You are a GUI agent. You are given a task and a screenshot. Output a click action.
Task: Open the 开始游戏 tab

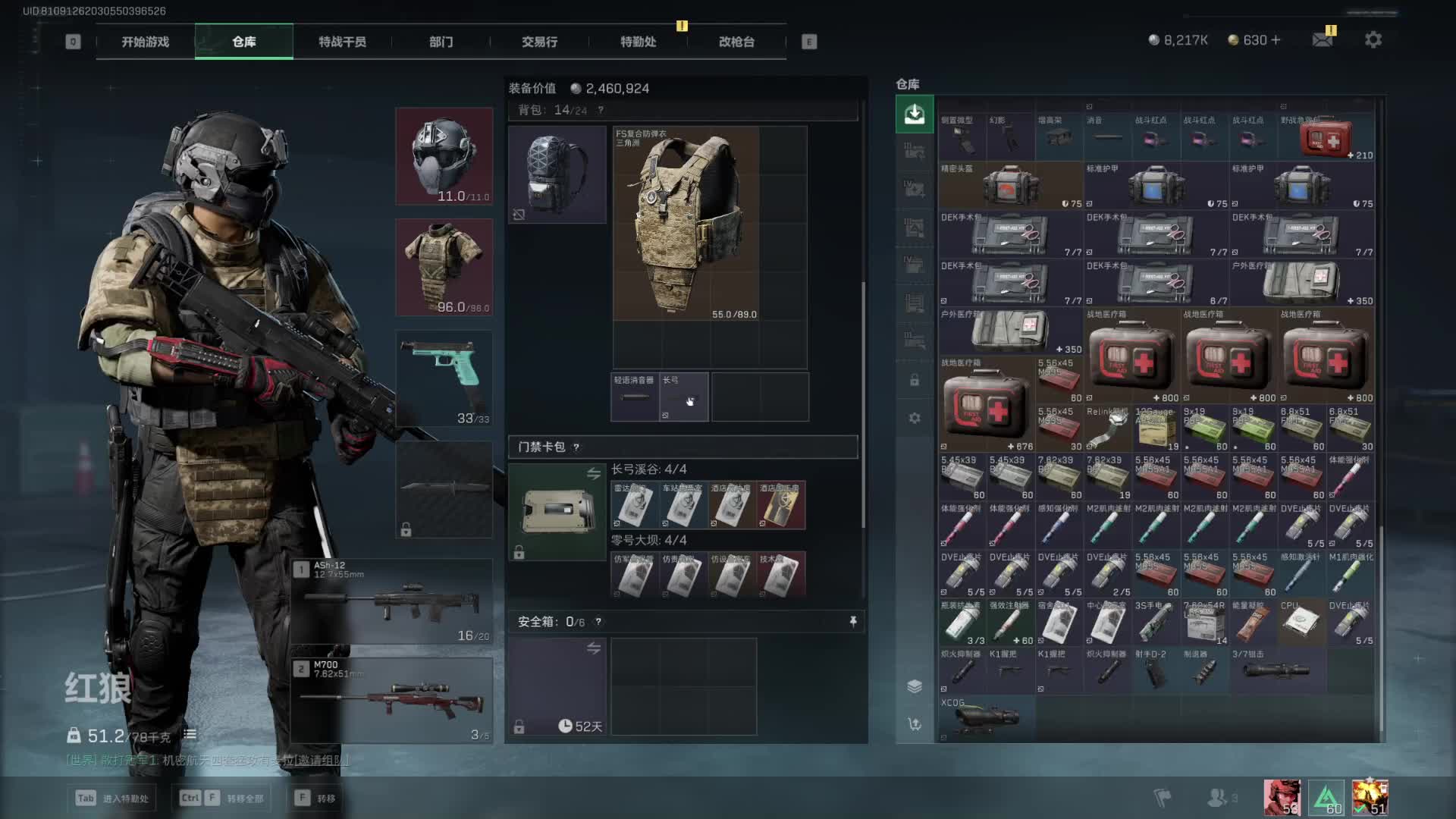point(145,42)
